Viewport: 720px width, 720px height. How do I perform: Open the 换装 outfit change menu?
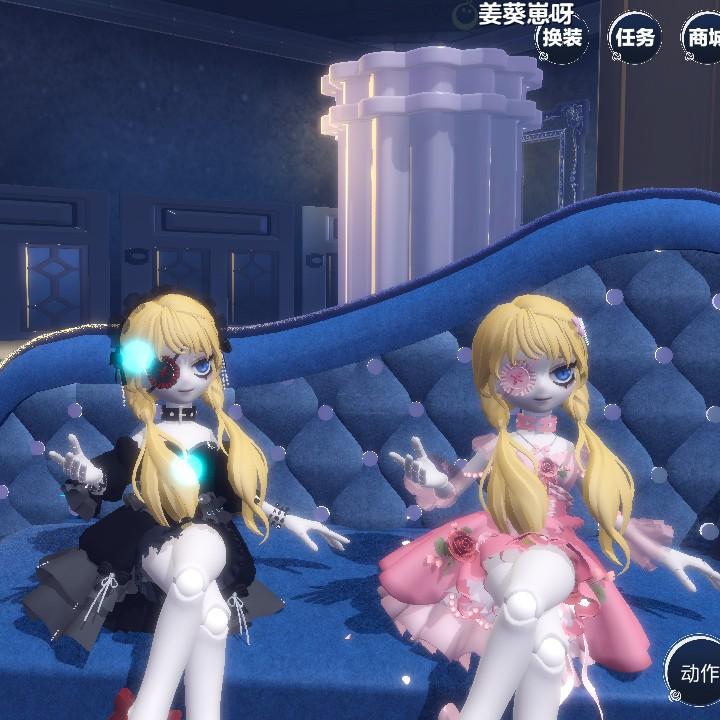pyautogui.click(x=561, y=39)
